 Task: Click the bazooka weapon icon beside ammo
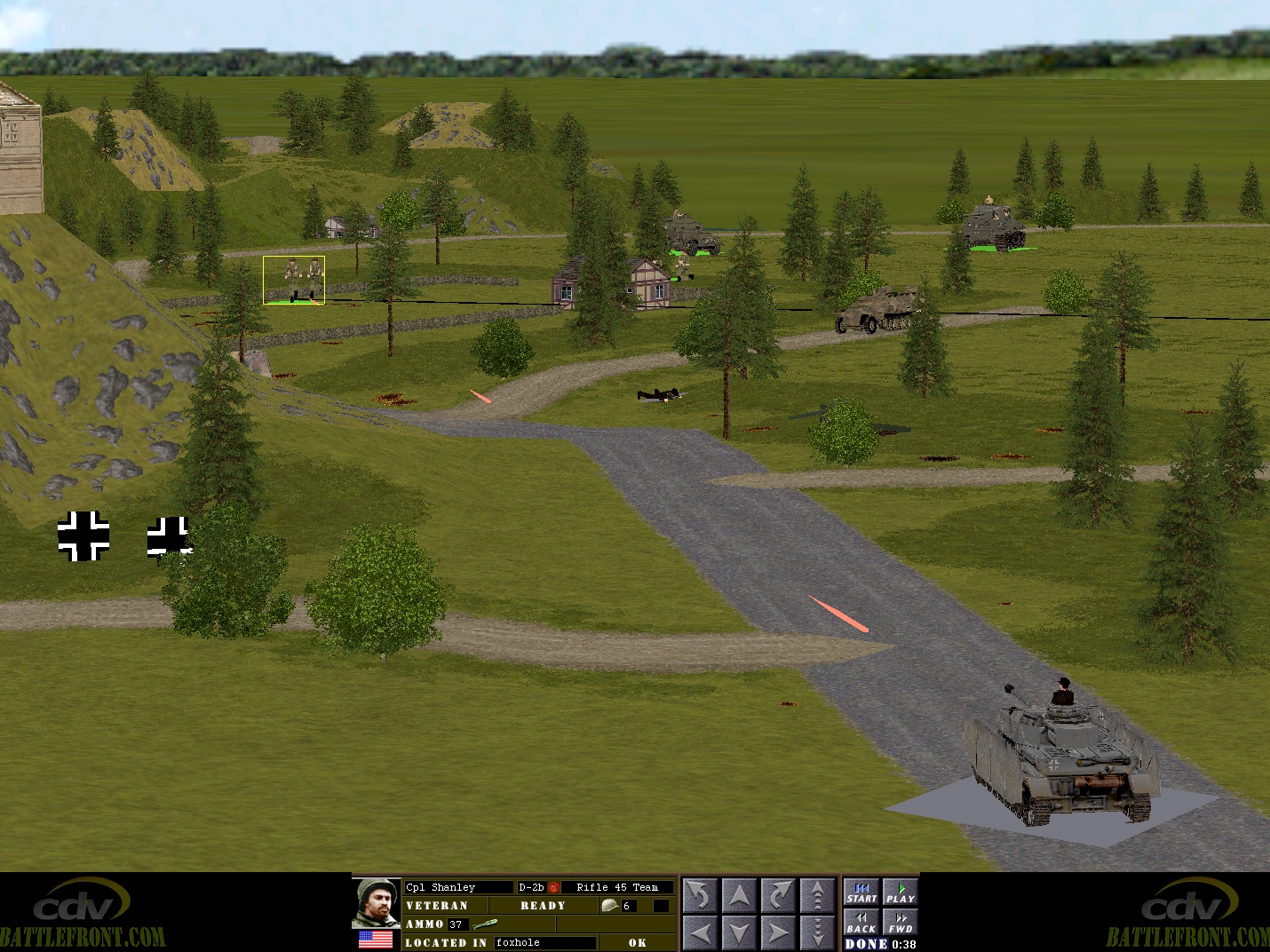tap(485, 924)
